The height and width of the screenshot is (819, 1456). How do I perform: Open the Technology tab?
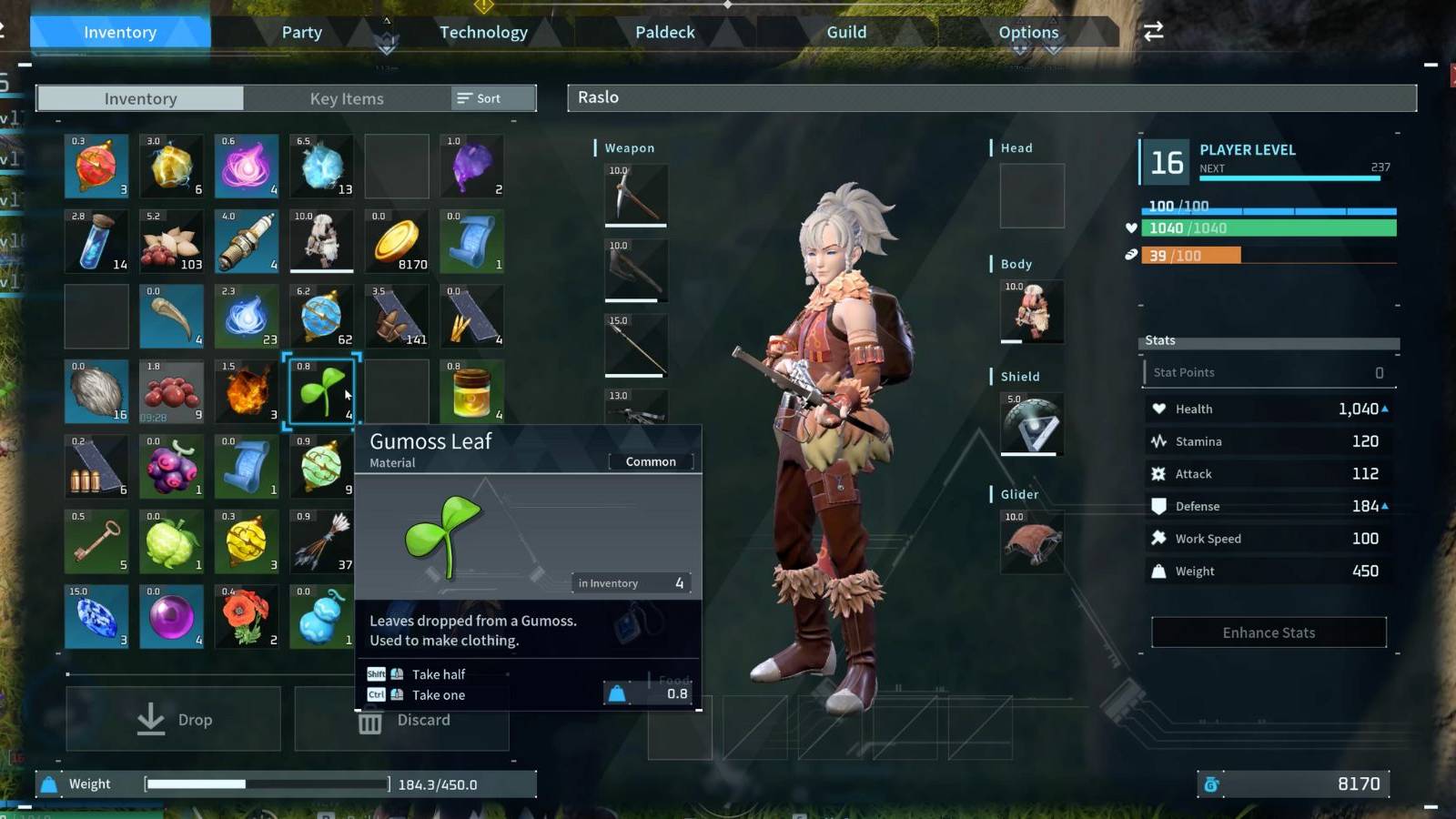pos(483,32)
